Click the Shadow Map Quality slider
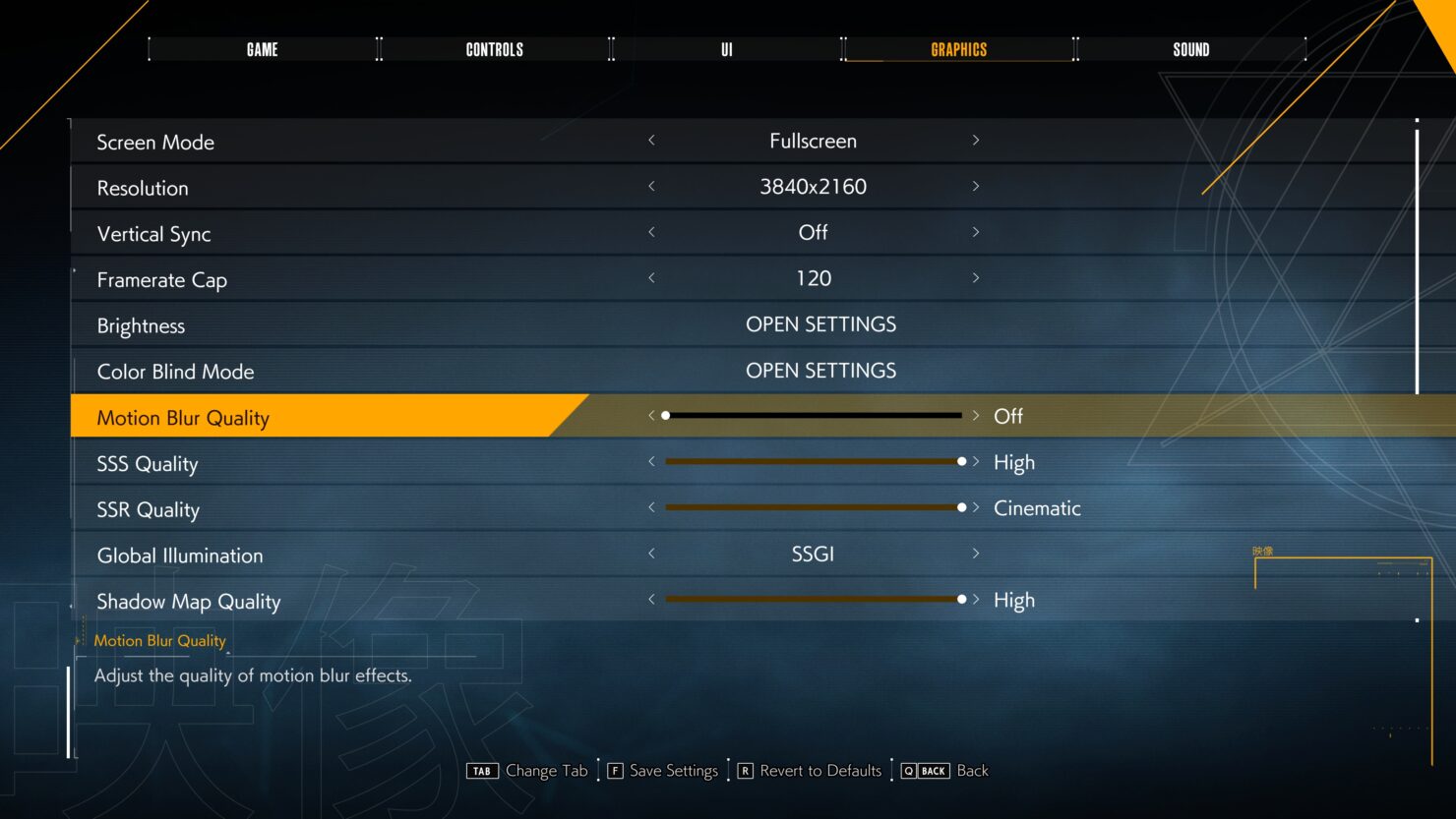The width and height of the screenshot is (1456, 819). coord(813,600)
